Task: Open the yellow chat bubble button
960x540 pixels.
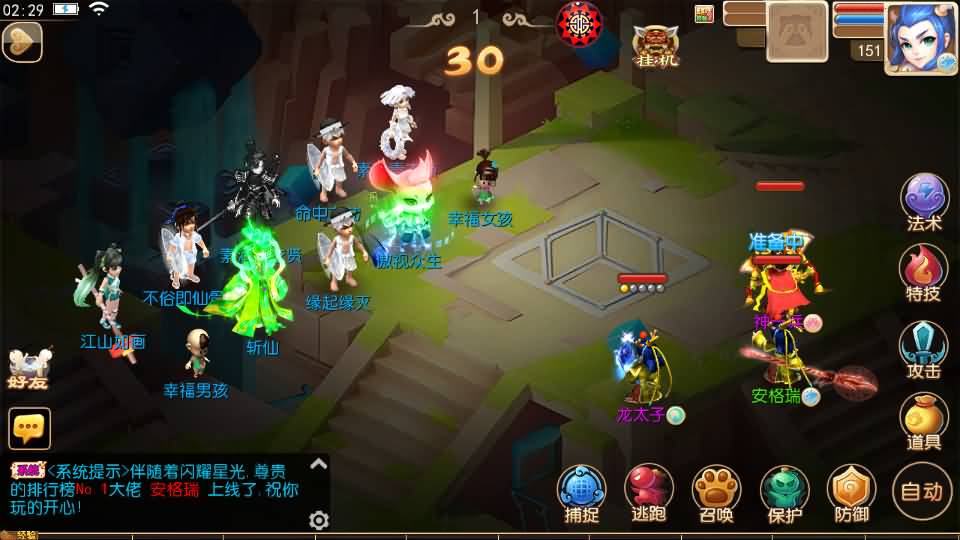Action: [30, 428]
